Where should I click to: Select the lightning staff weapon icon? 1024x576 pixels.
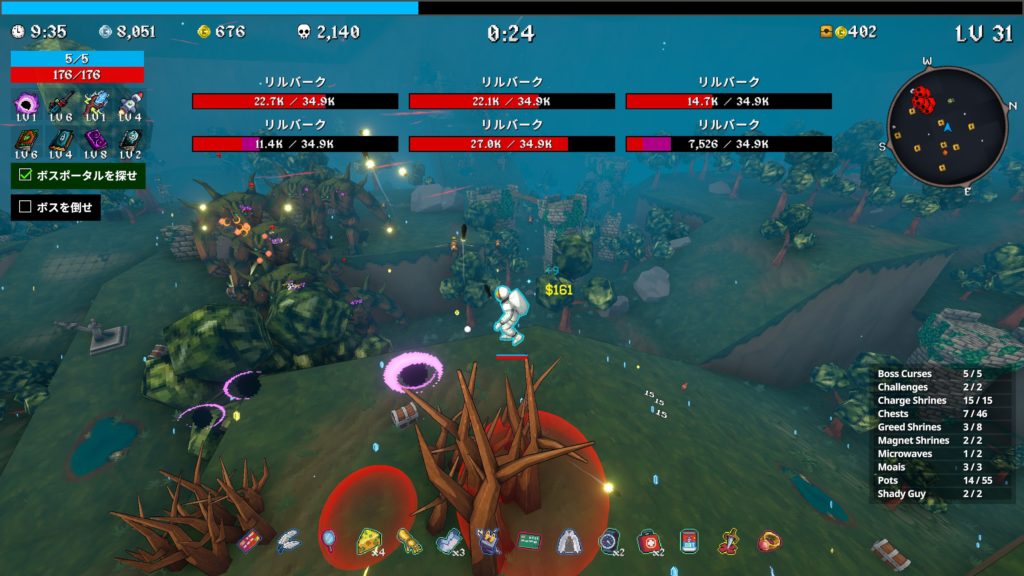(x=96, y=103)
